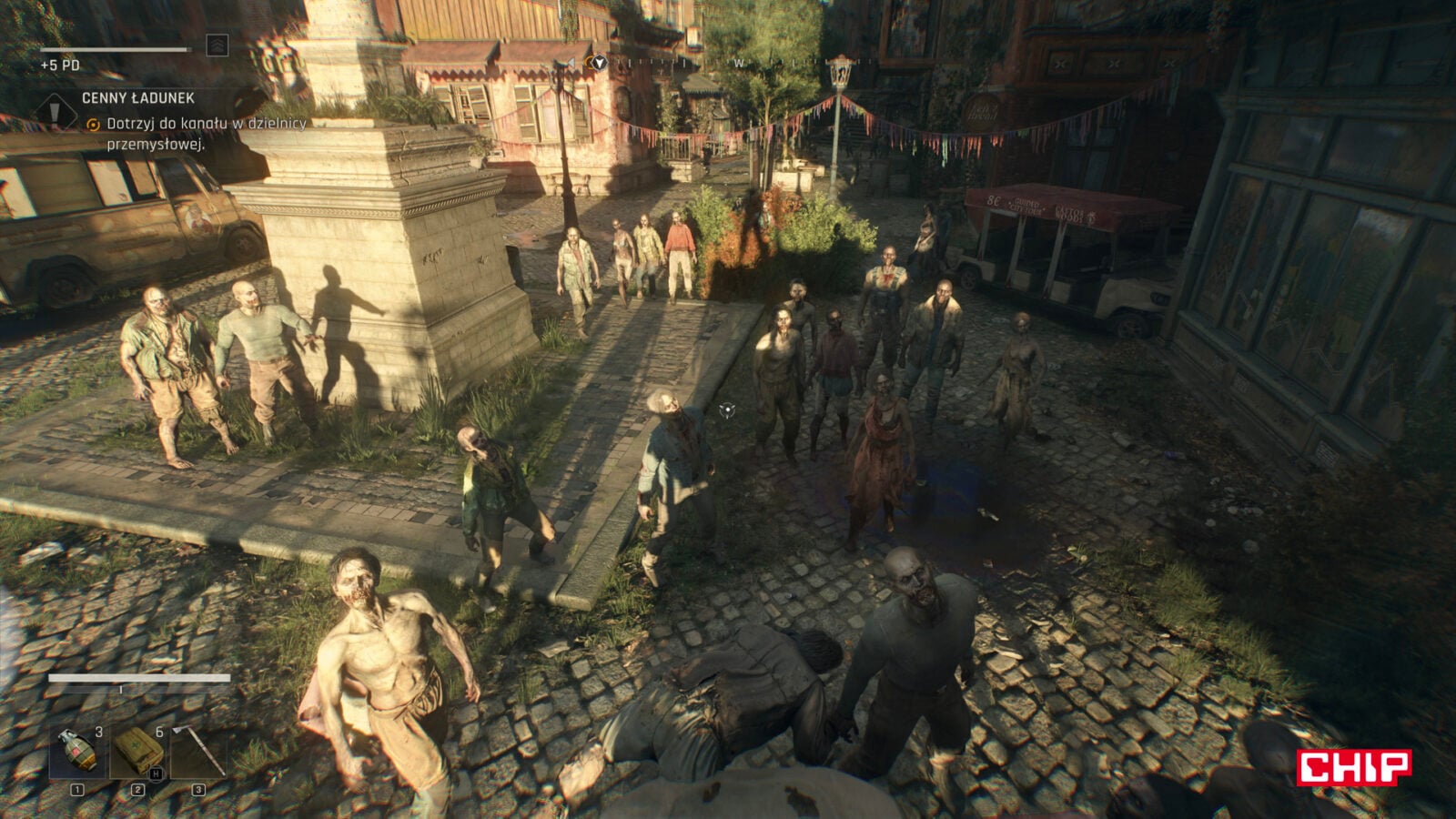Click the compass strip's W heading
The image size is (1456, 819).
pos(740,64)
